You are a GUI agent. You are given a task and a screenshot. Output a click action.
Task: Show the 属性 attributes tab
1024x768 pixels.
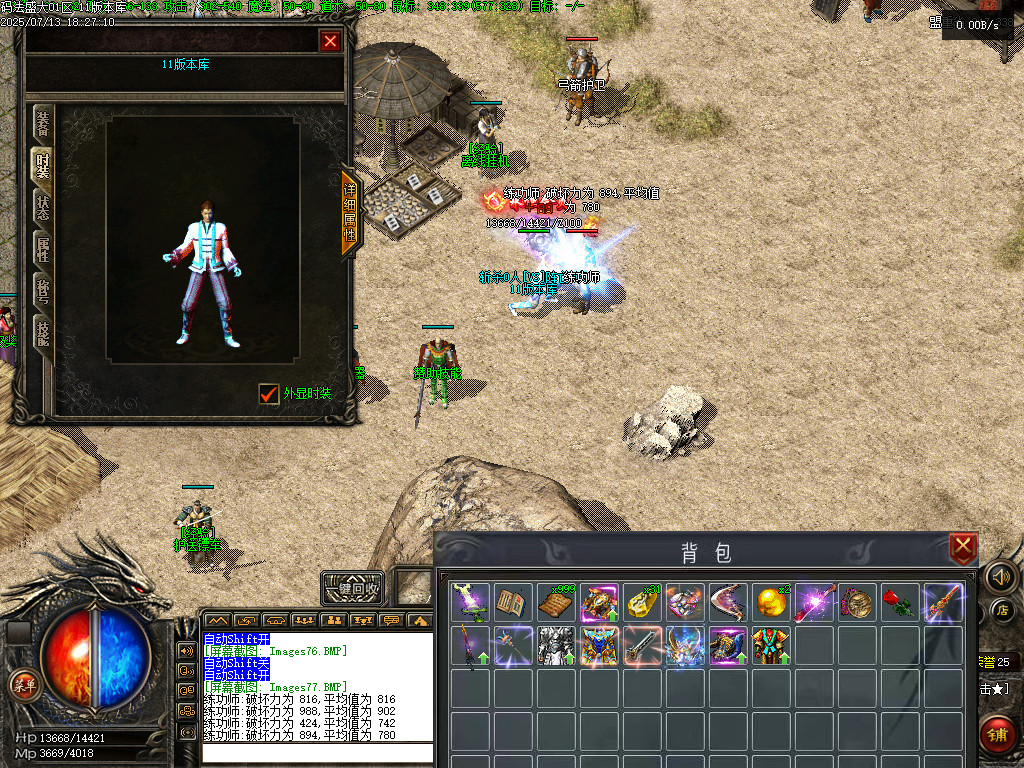[43, 250]
